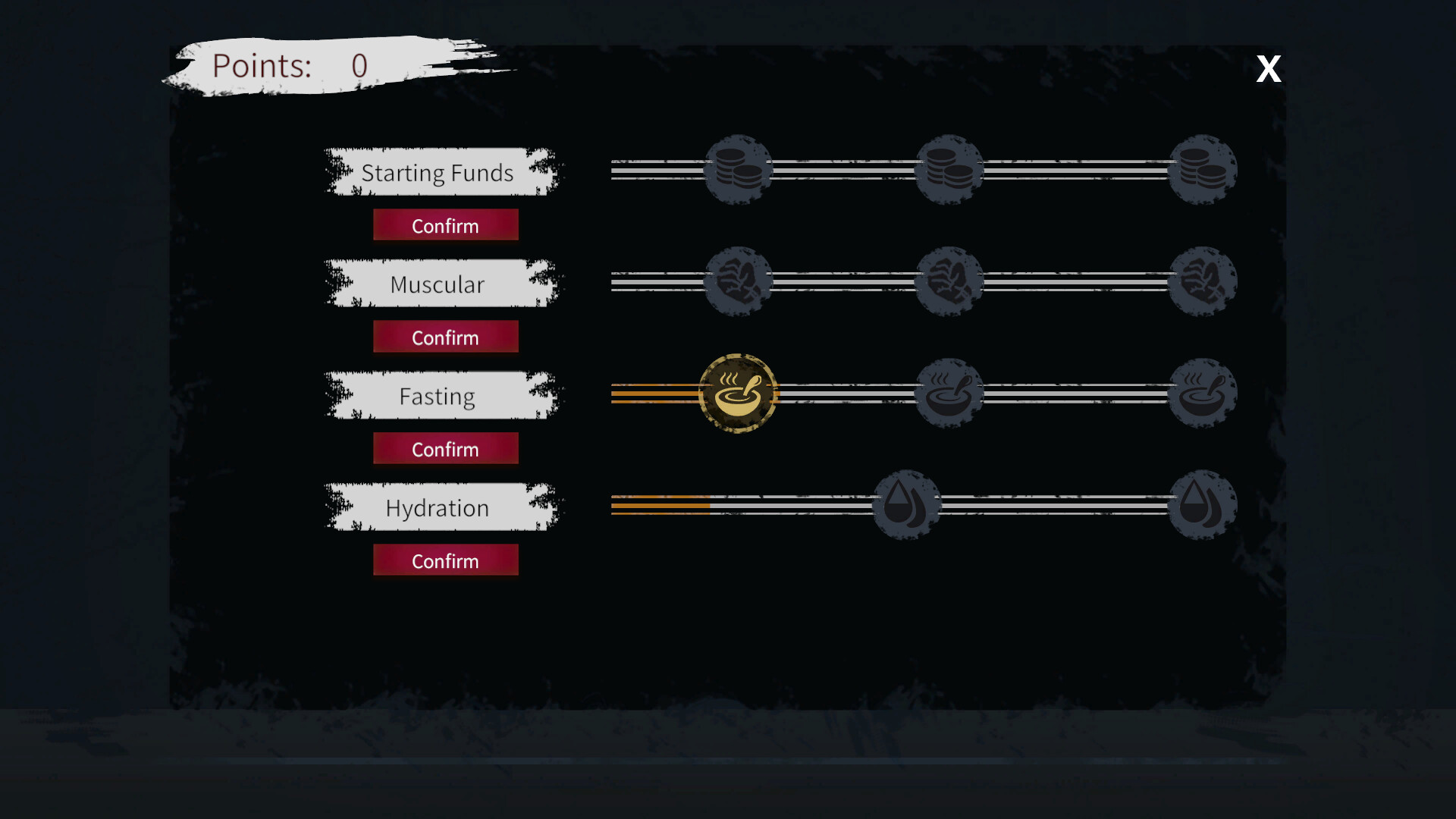Image resolution: width=1456 pixels, height=819 pixels.
Task: Select the first Hydration water drop icon
Action: coord(907,505)
